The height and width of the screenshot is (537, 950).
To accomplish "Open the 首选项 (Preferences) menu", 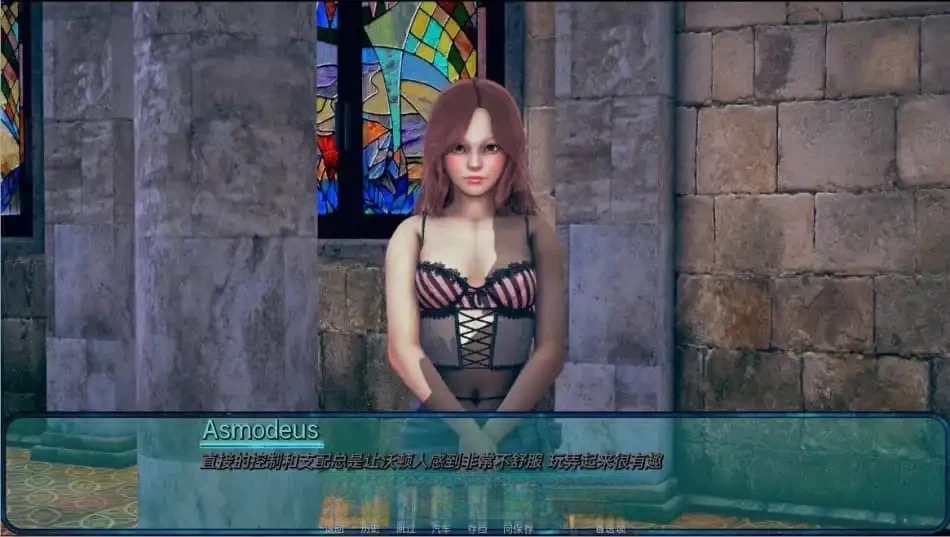I will pyautogui.click(x=609, y=528).
